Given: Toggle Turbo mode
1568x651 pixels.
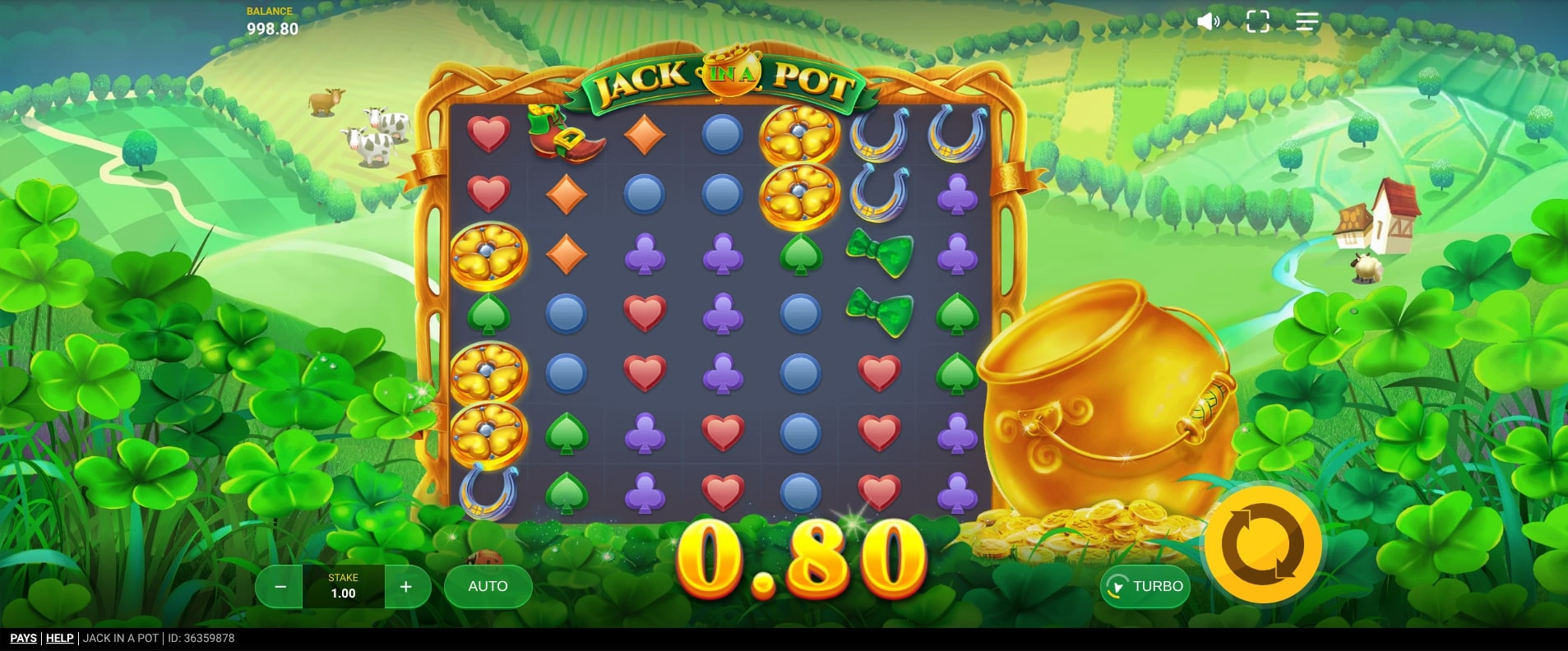Looking at the screenshot, I should (1145, 586).
